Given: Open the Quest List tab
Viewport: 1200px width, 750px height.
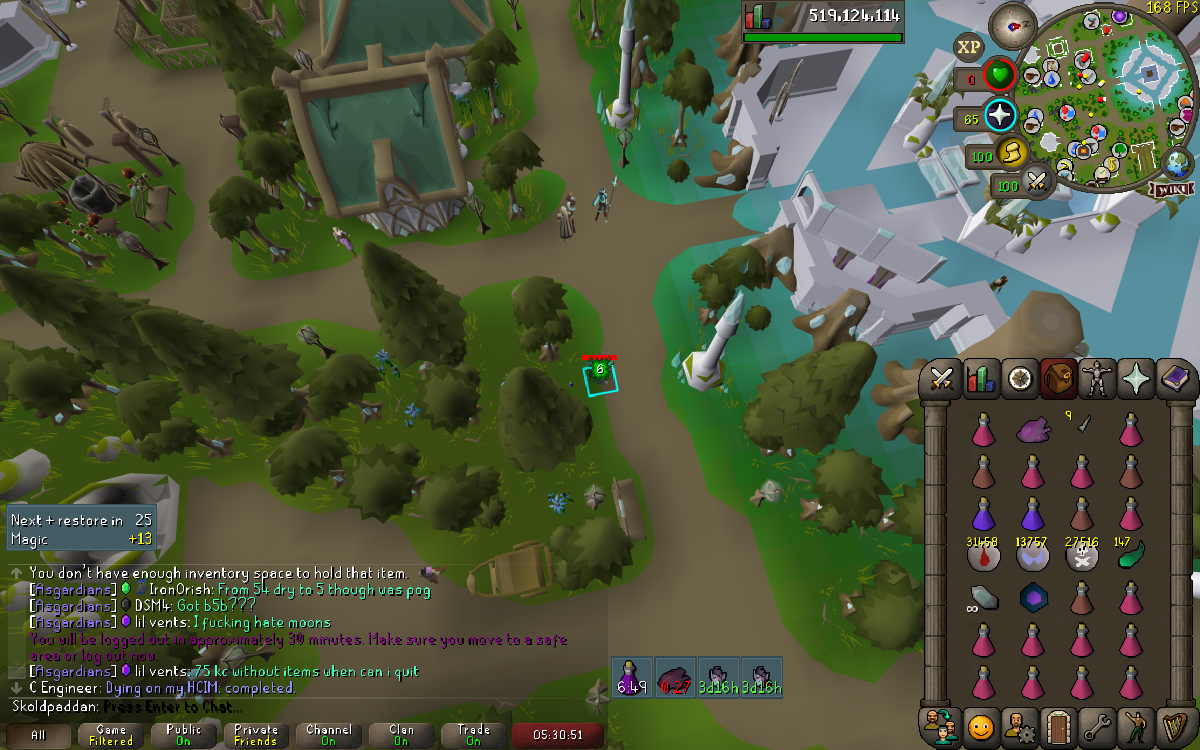Looking at the screenshot, I should [1019, 379].
